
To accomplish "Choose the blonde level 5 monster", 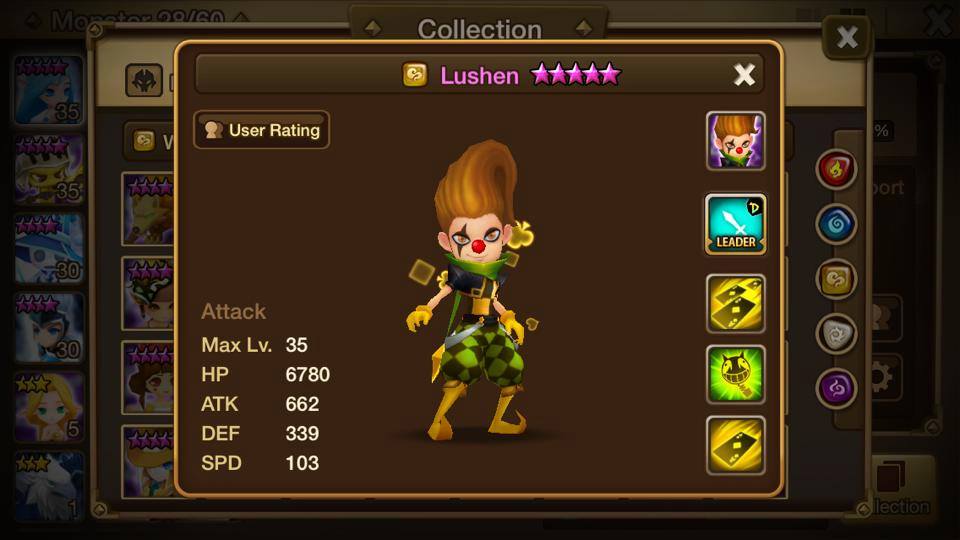I will [49, 407].
